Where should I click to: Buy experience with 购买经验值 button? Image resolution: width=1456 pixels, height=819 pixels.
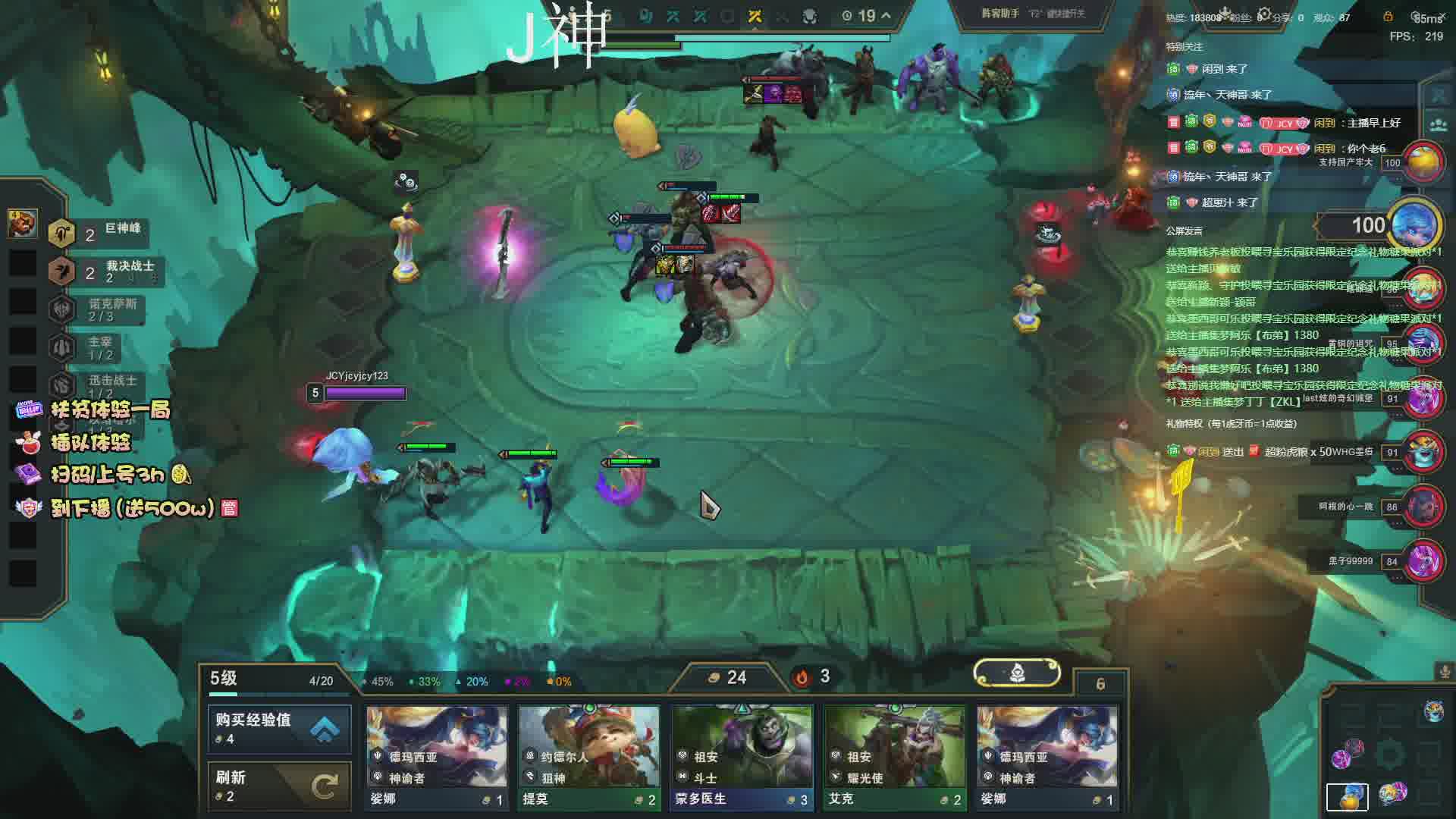pos(279,728)
